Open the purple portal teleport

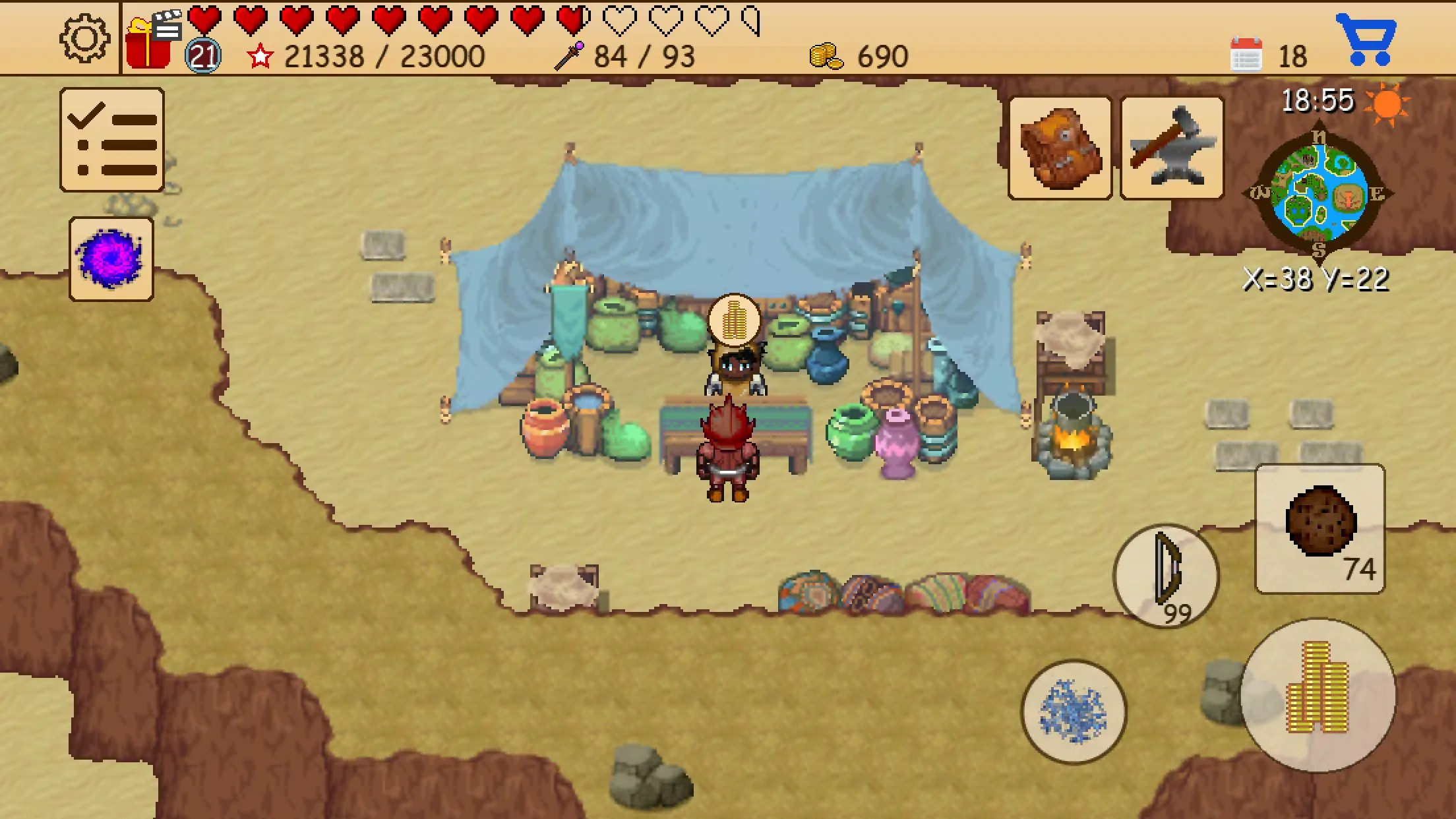(x=111, y=256)
